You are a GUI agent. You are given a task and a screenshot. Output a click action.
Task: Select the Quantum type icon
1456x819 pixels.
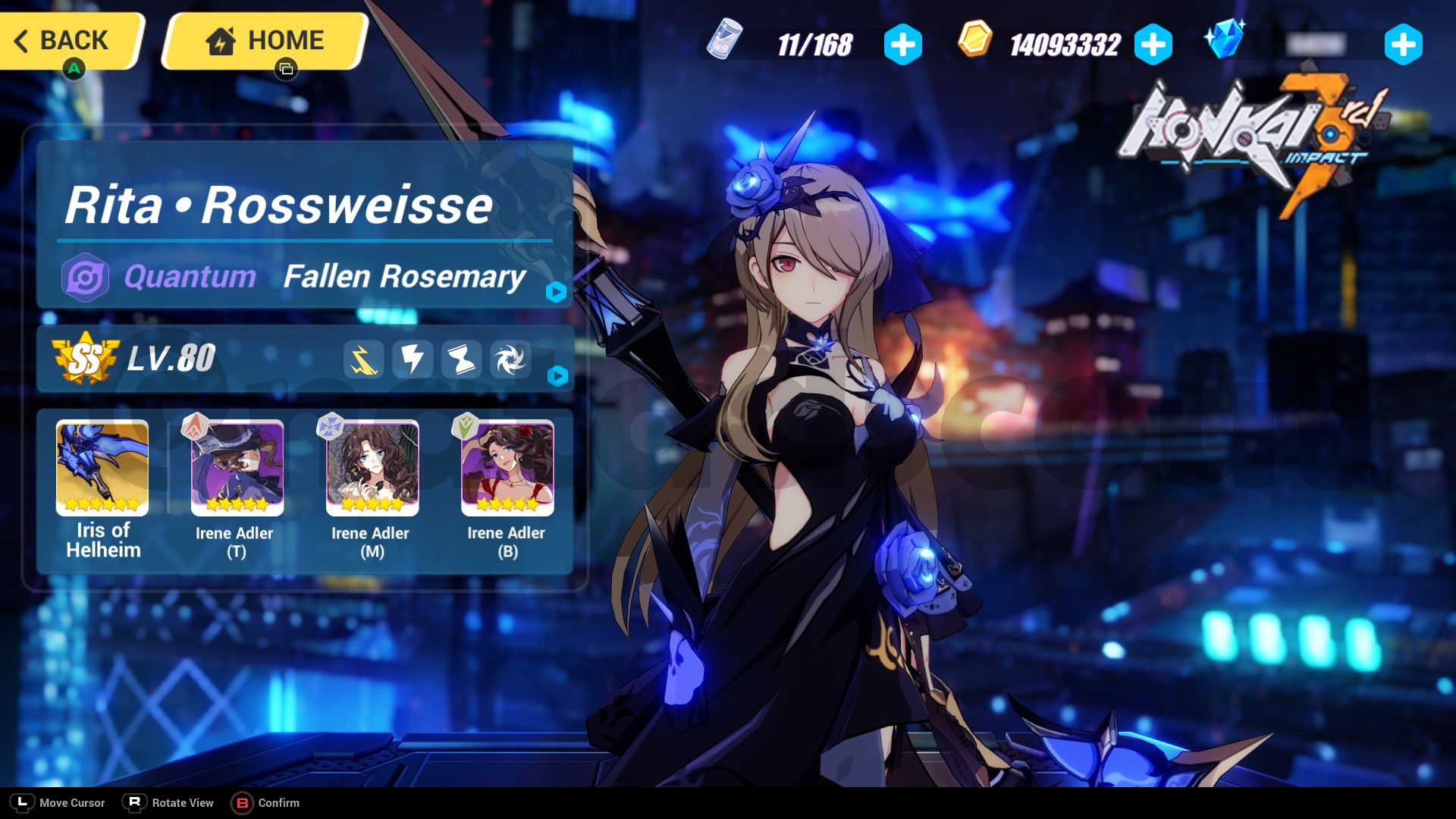pos(85,277)
